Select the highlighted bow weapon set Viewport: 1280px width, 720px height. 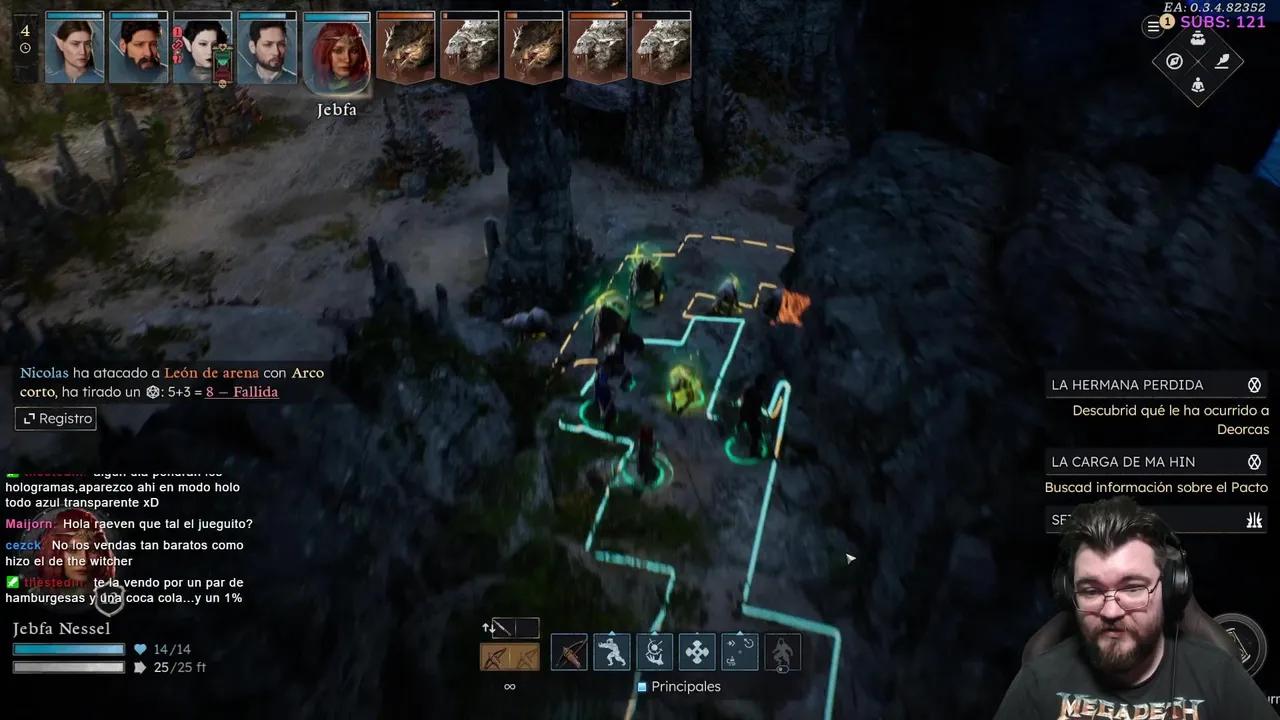pos(510,657)
